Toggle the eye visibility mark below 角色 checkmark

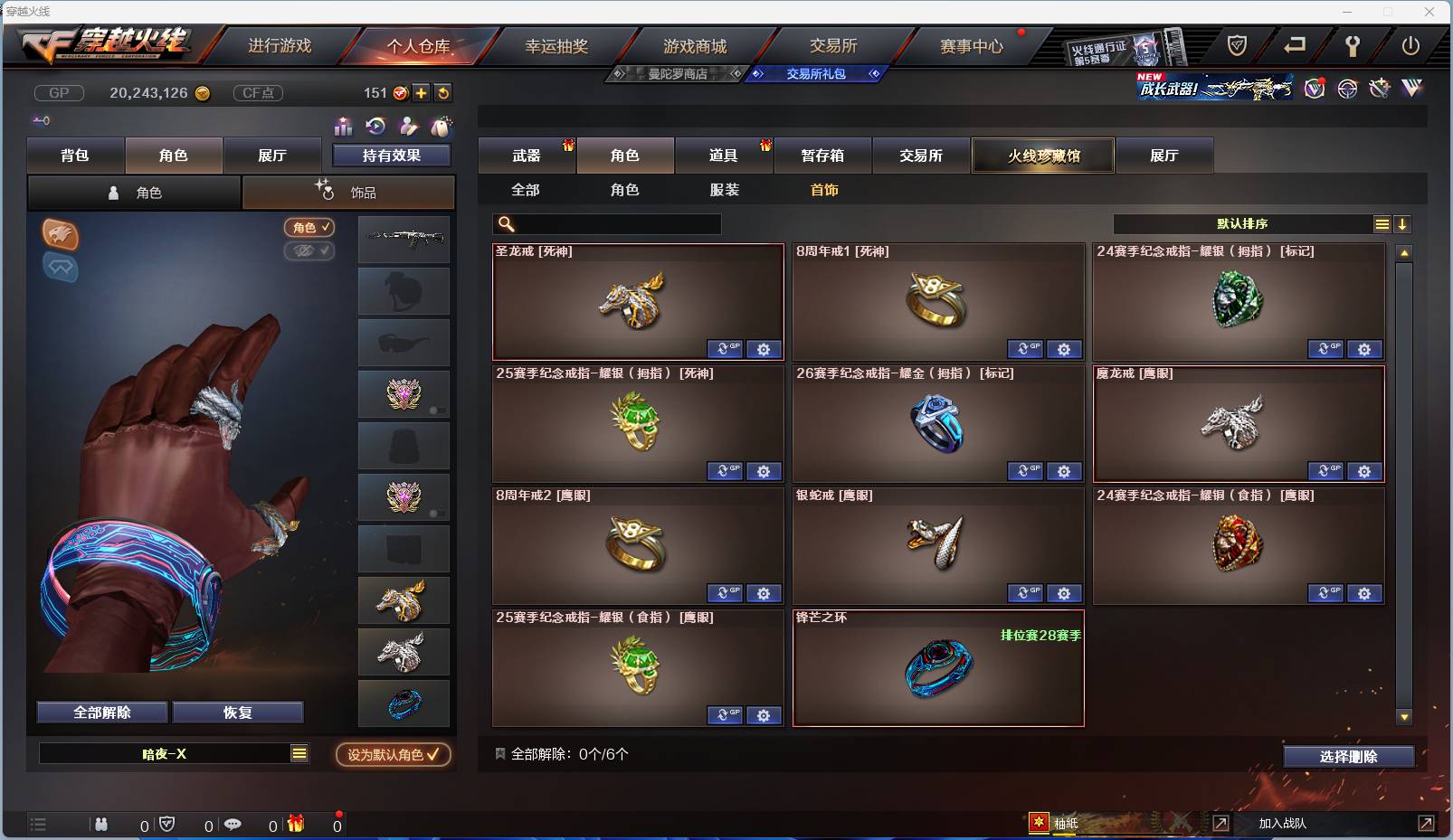coord(309,251)
